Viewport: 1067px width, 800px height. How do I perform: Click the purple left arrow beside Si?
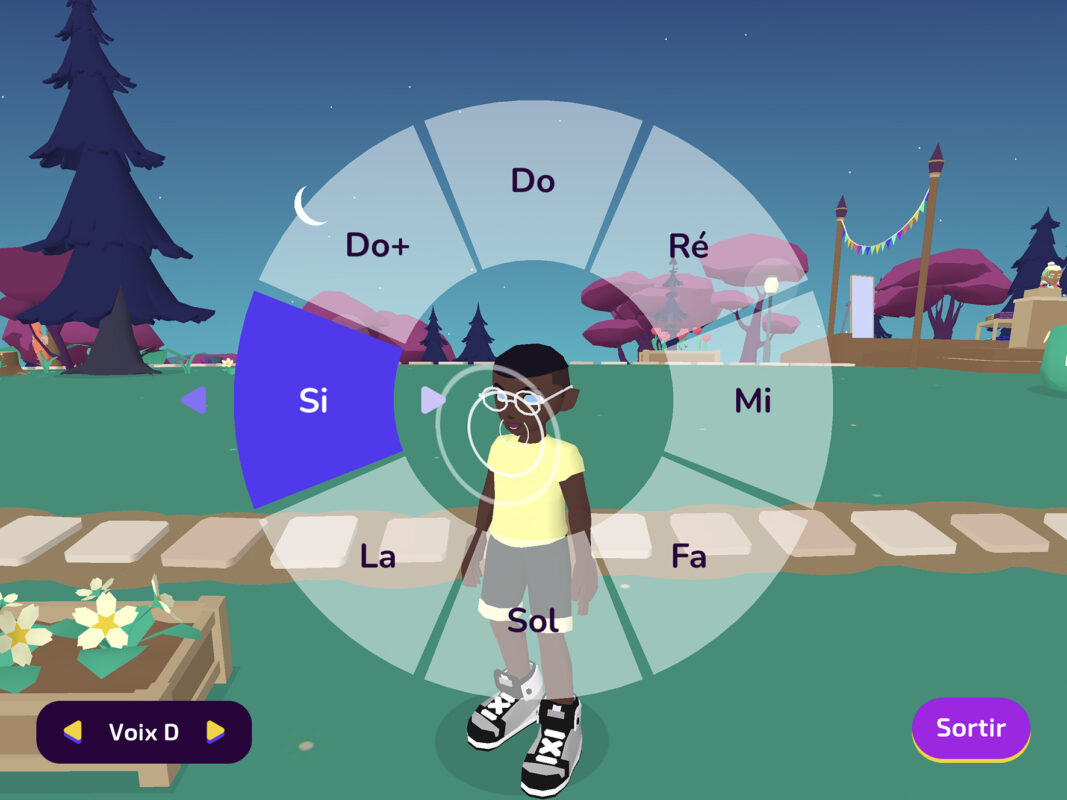pyautogui.click(x=194, y=401)
